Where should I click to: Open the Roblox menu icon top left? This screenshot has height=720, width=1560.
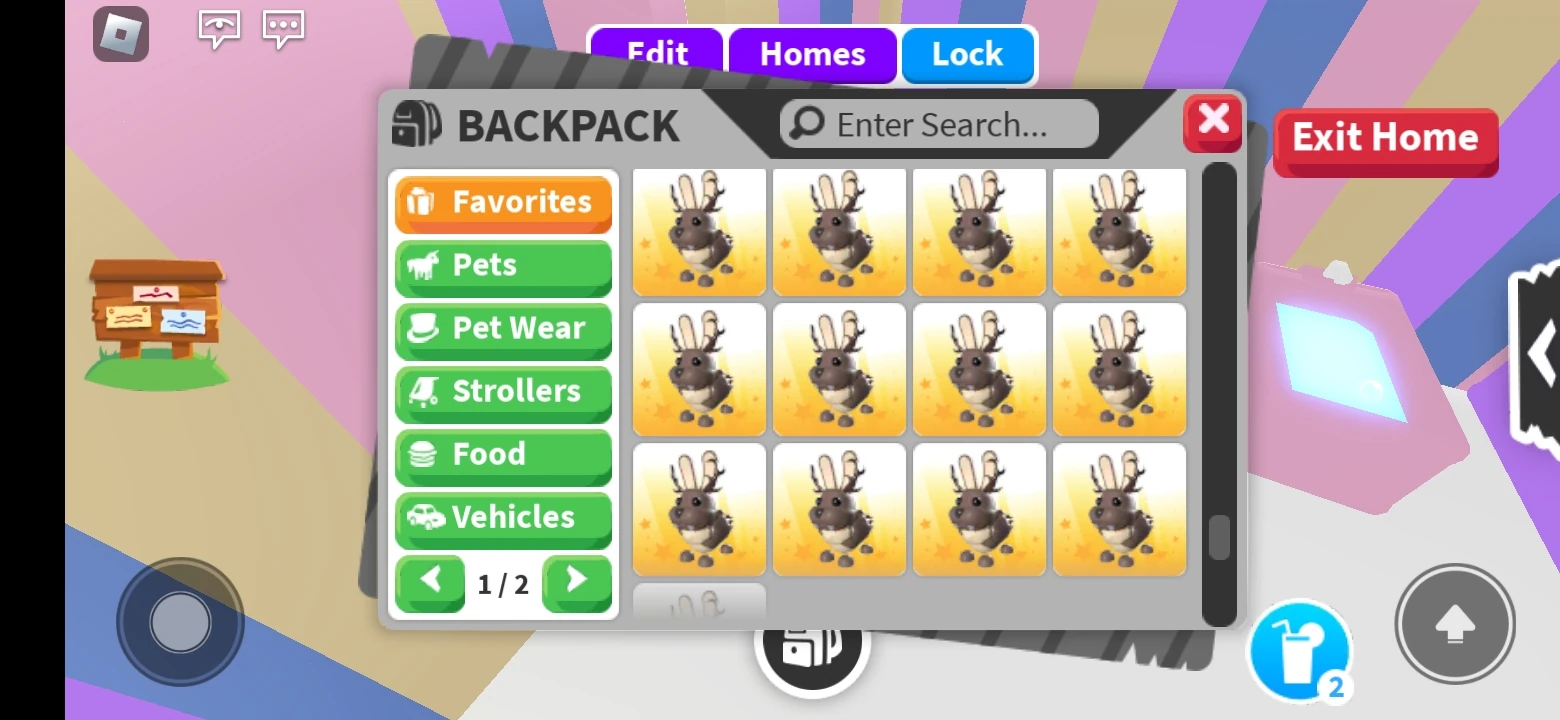point(121,34)
